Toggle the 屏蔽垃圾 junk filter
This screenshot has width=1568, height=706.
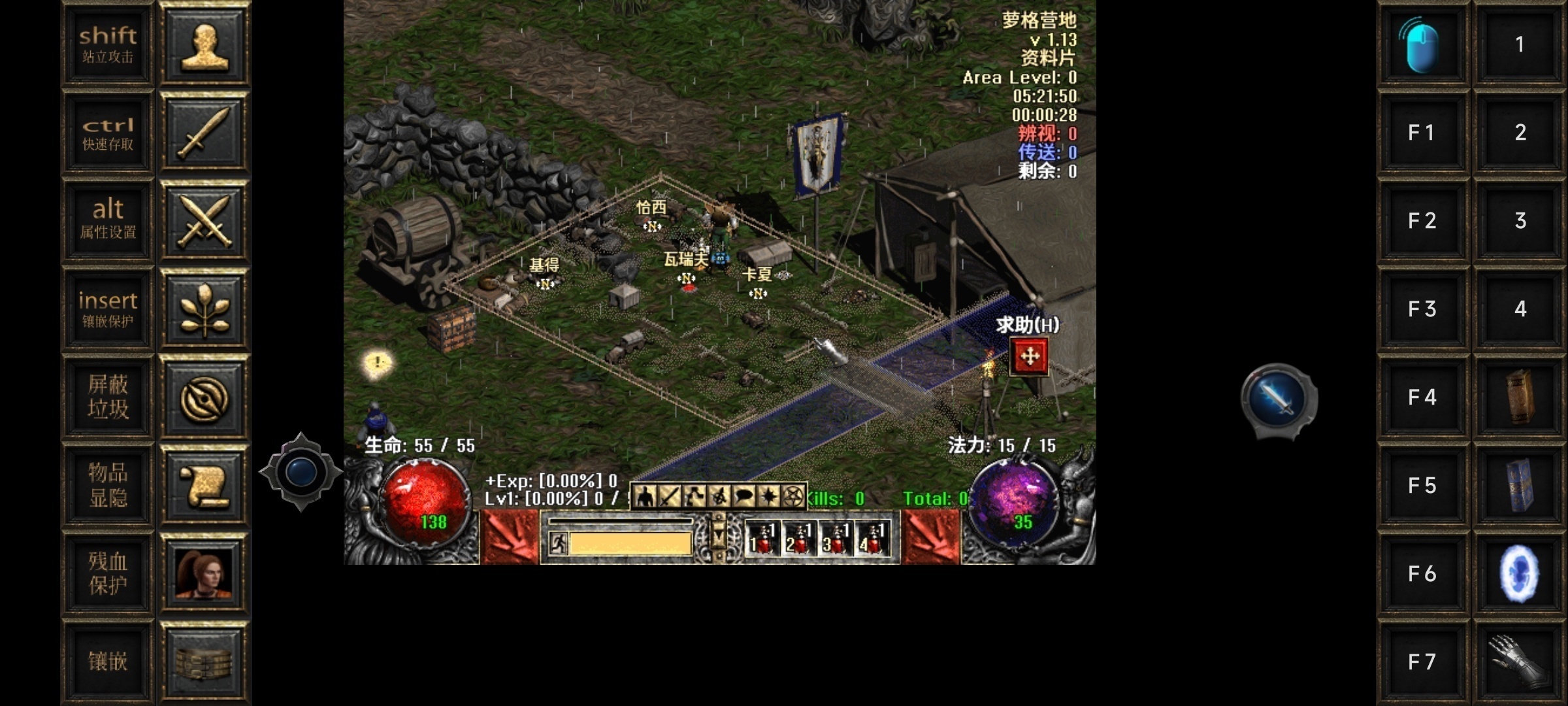click(108, 397)
